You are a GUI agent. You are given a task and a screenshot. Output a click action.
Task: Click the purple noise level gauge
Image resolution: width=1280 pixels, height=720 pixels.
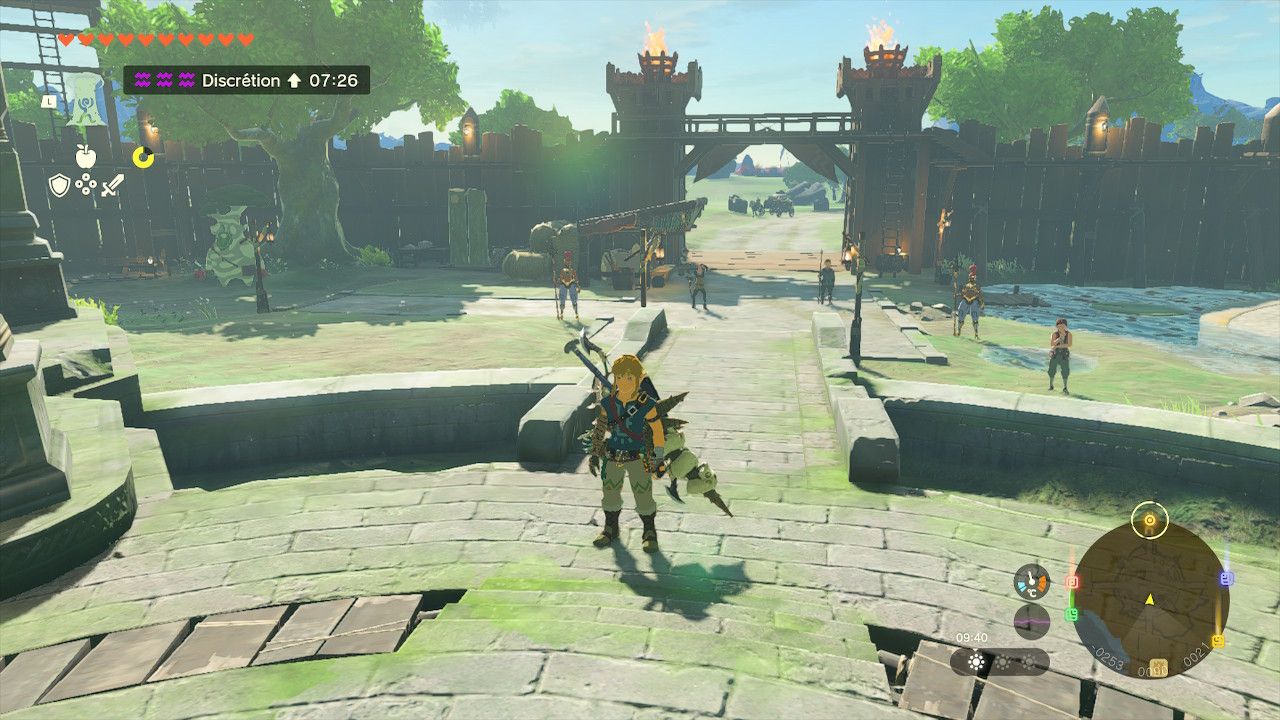pyautogui.click(x=1031, y=621)
